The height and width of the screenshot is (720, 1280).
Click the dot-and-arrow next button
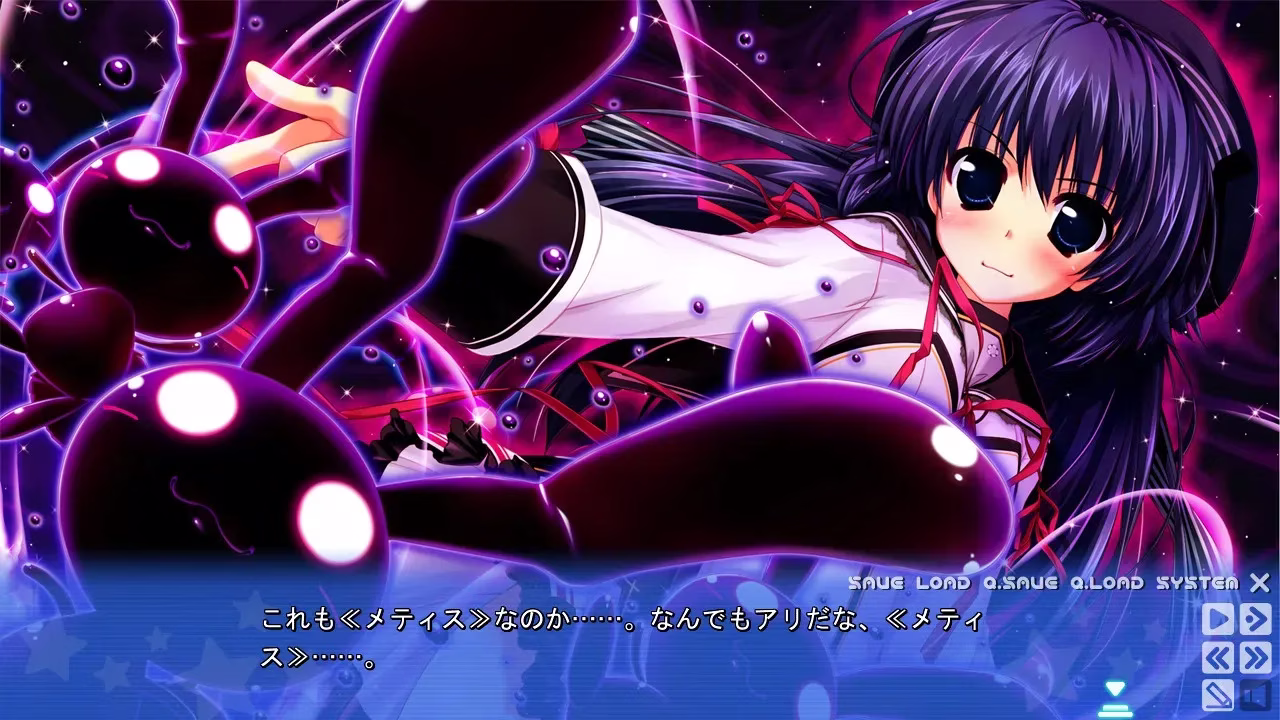1255,619
